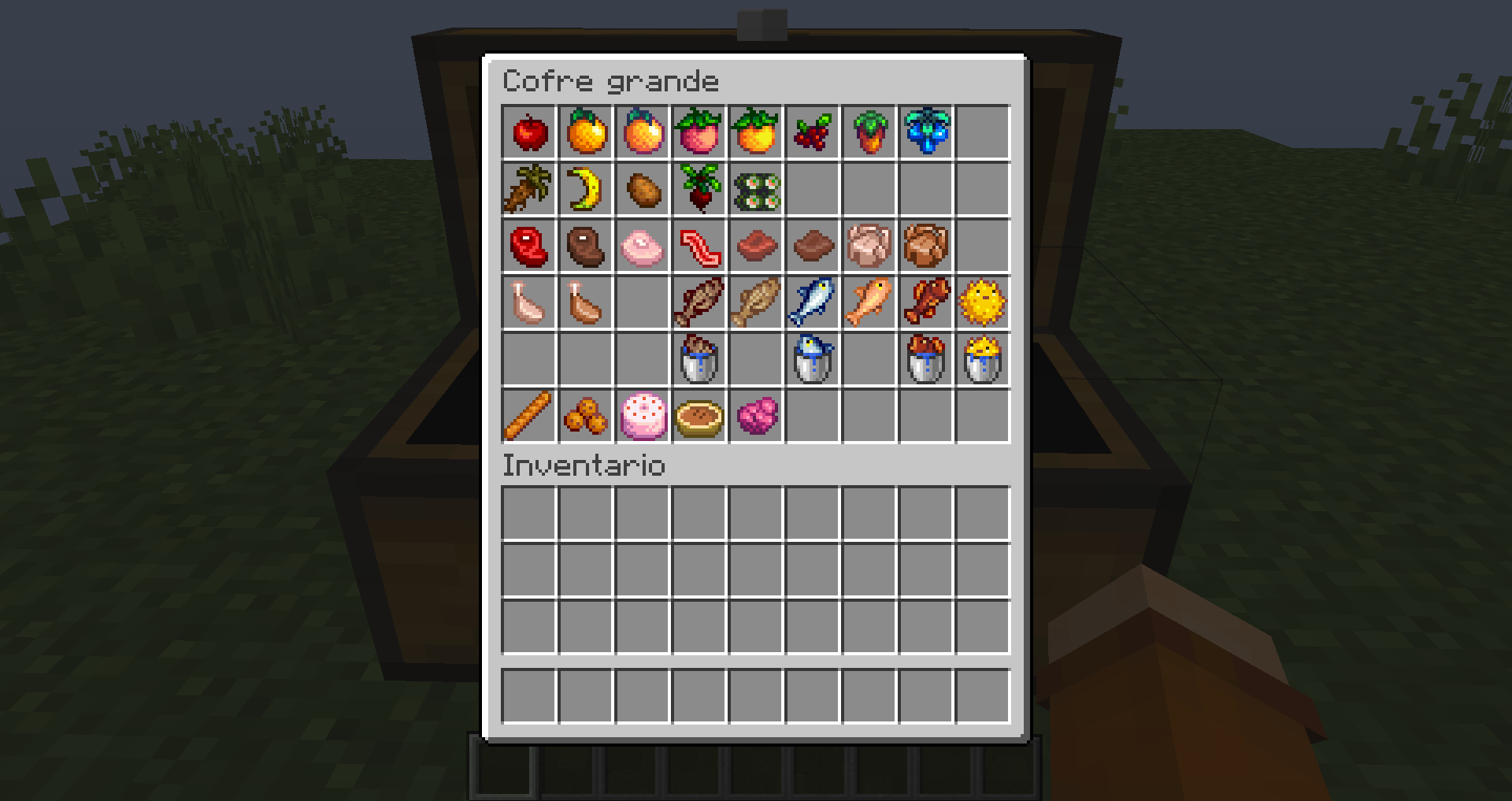Click the yellow pufferfish
This screenshot has height=801, width=1512.
coord(983,302)
